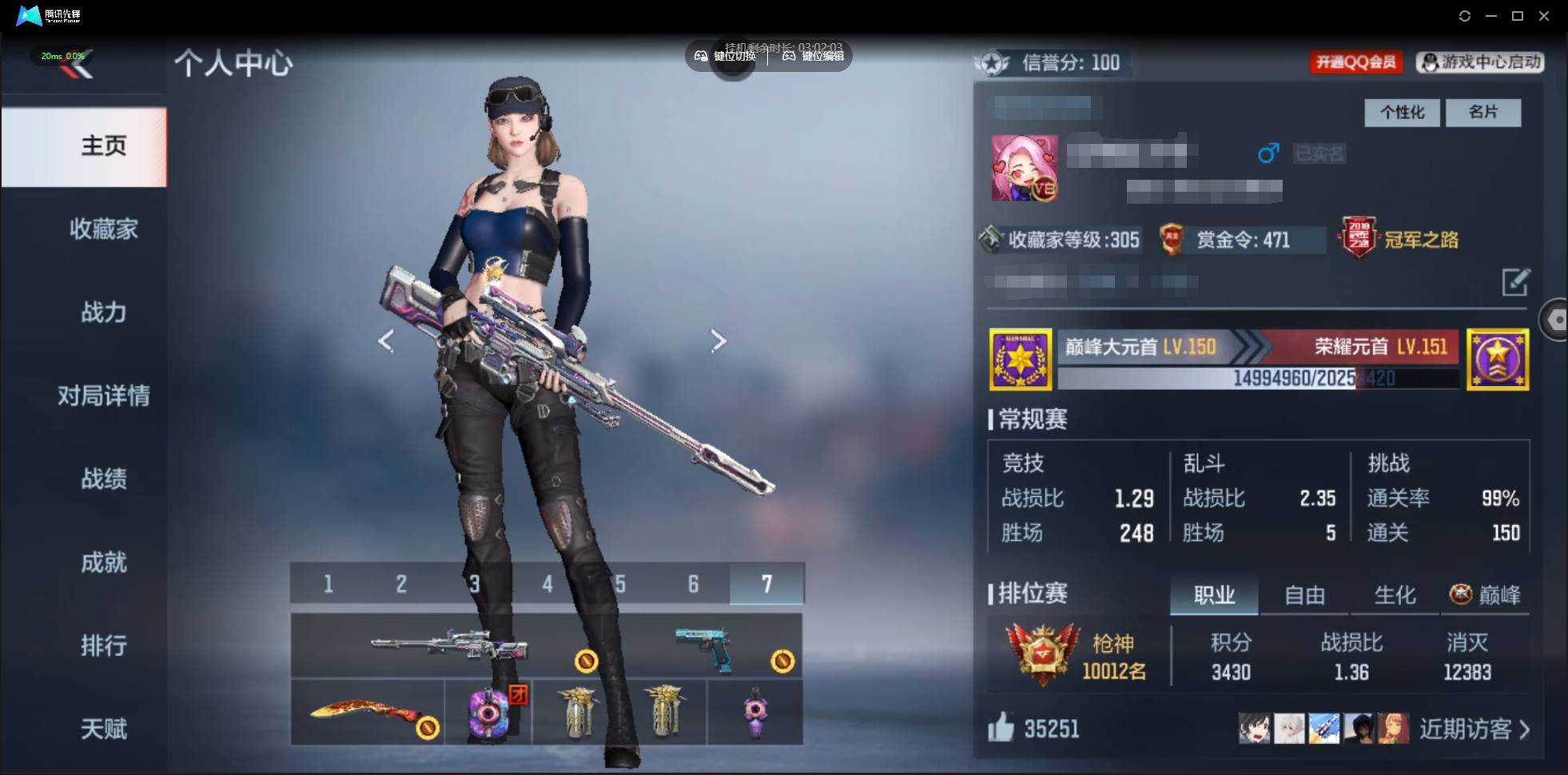Switch to the 名片 tab

tap(1484, 113)
